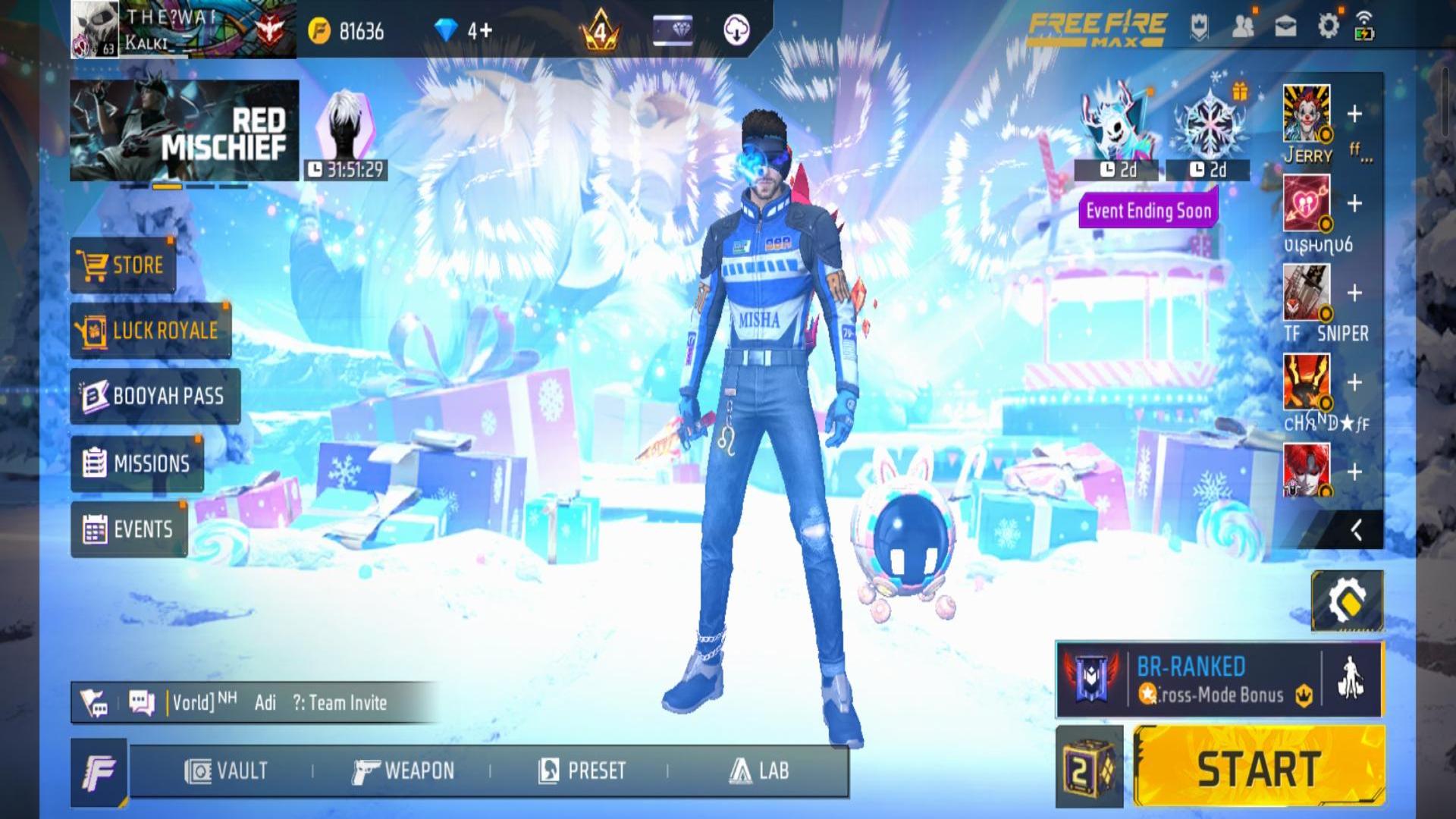Invite friend Jerry to the team
The height and width of the screenshot is (819, 1456).
click(1354, 115)
